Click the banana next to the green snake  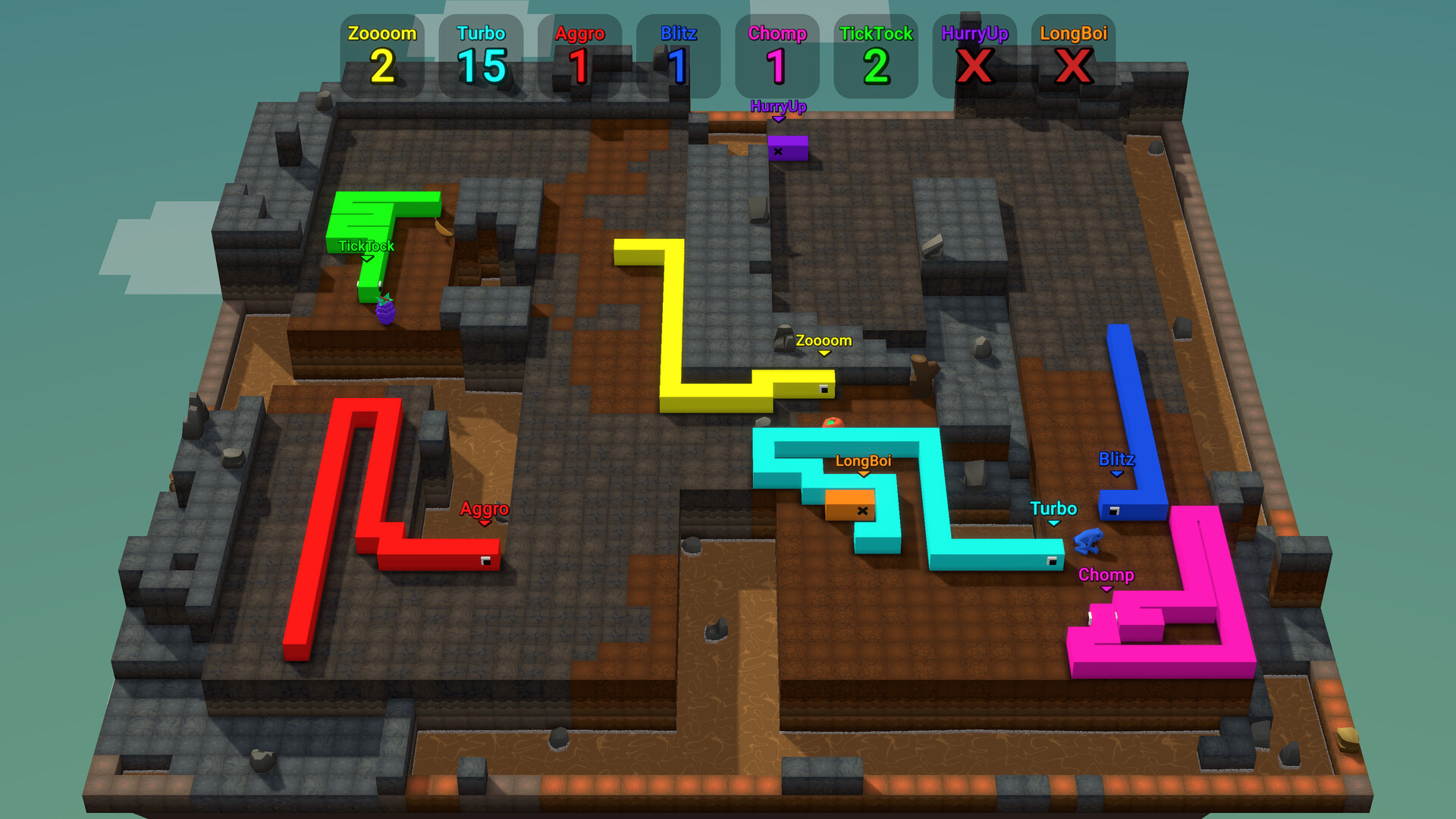pos(444,227)
